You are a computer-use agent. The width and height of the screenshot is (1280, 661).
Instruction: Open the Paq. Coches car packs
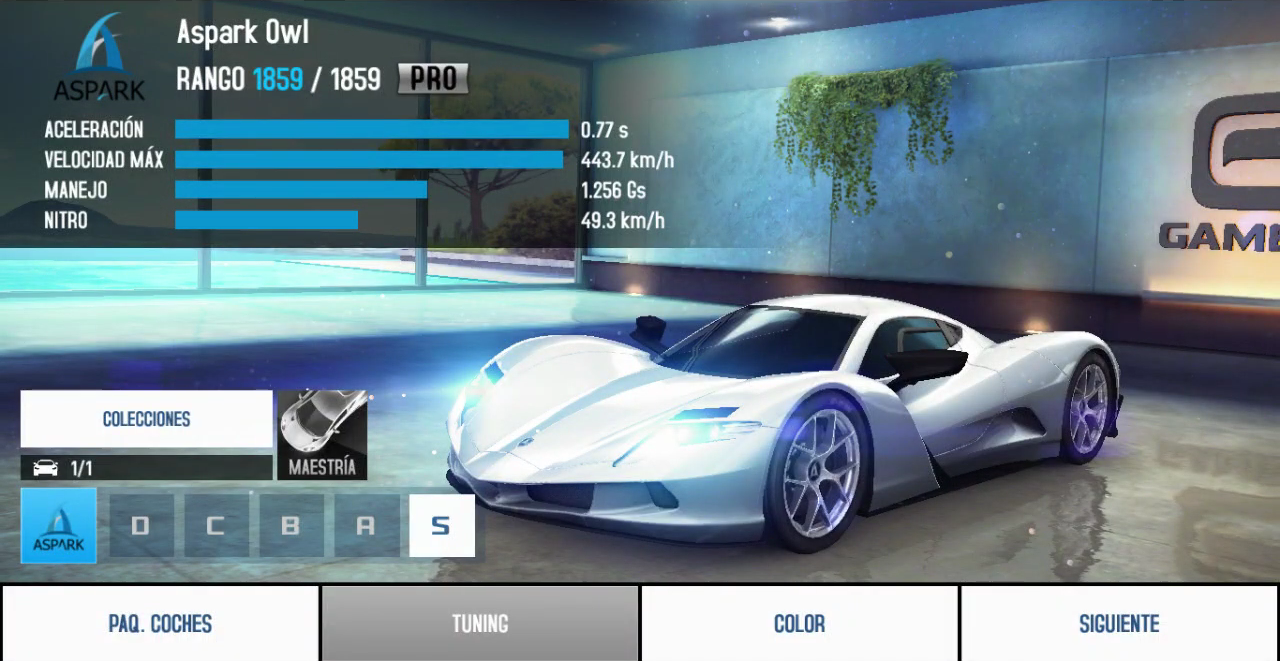pyautogui.click(x=160, y=623)
